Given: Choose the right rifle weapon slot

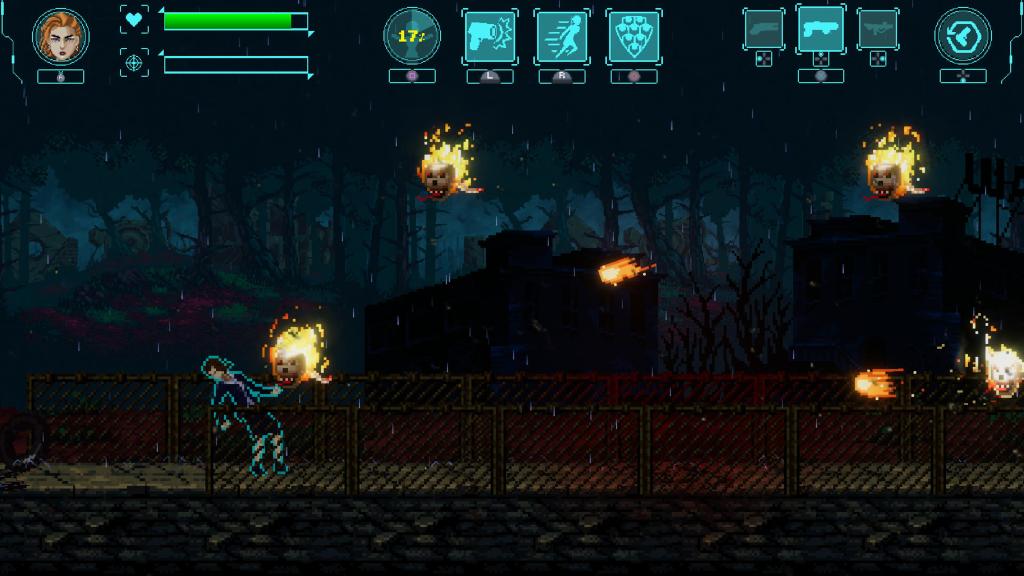Looking at the screenshot, I should (877, 29).
